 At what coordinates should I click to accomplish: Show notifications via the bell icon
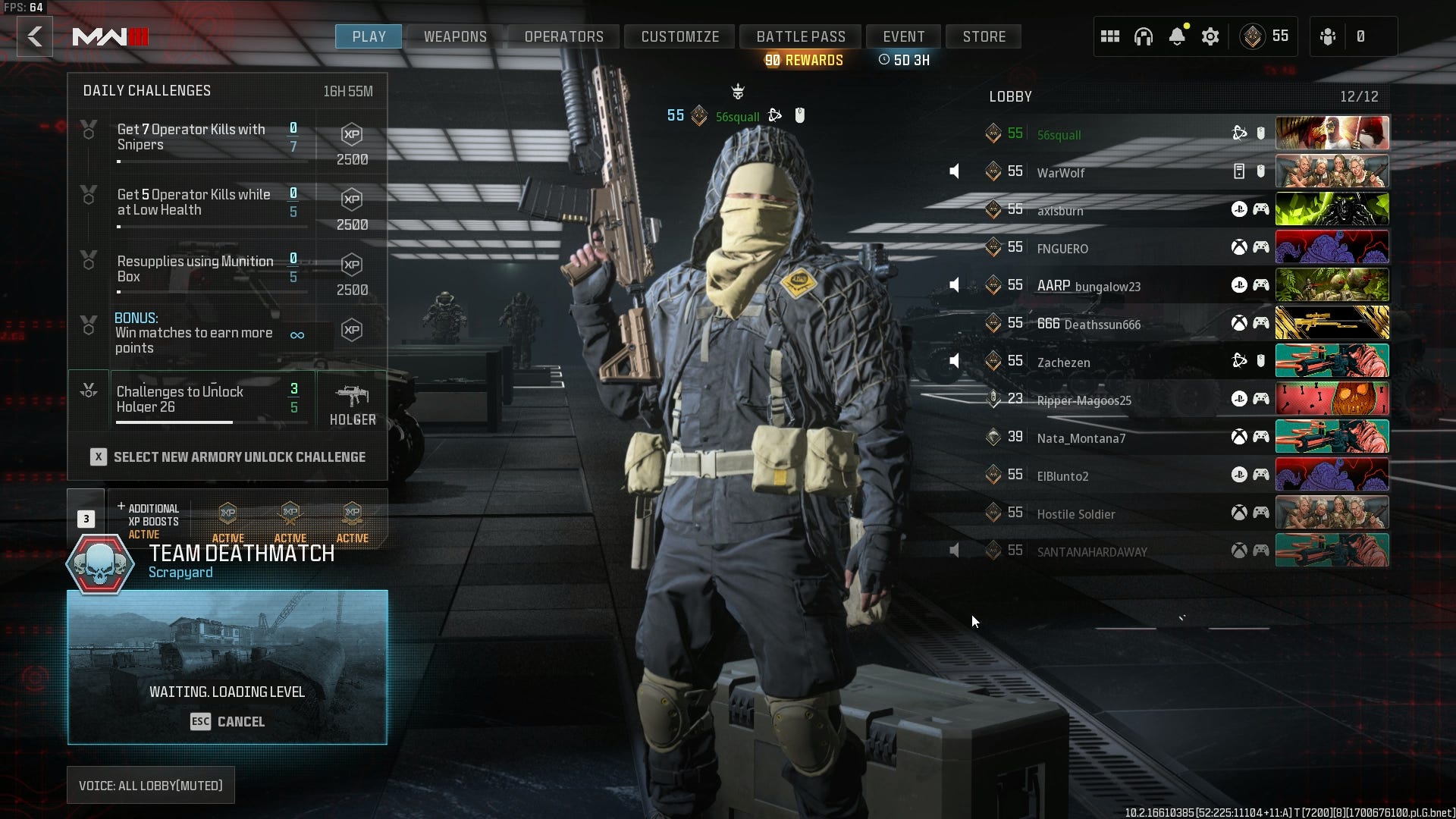click(1176, 36)
